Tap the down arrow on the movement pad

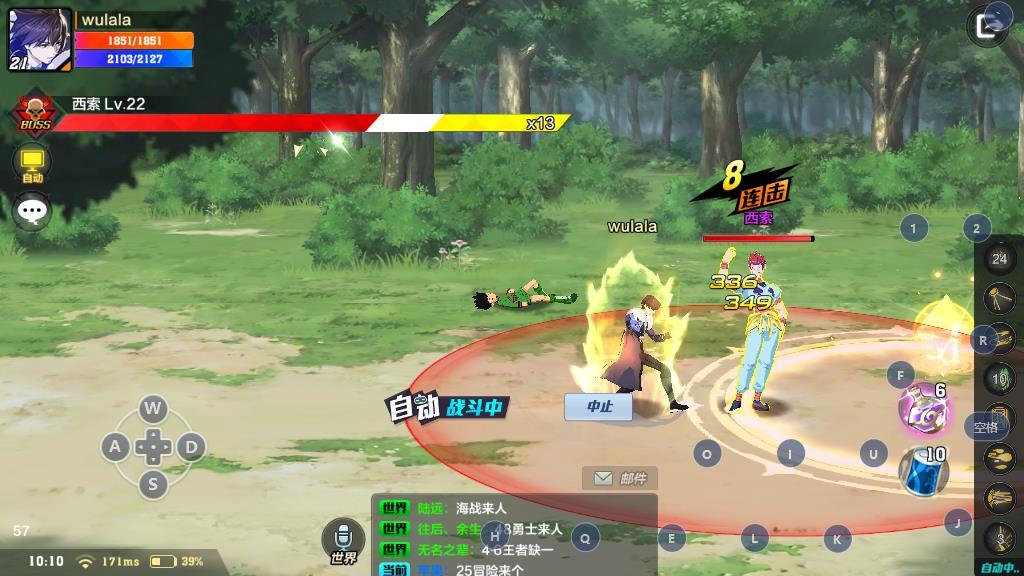152,485
